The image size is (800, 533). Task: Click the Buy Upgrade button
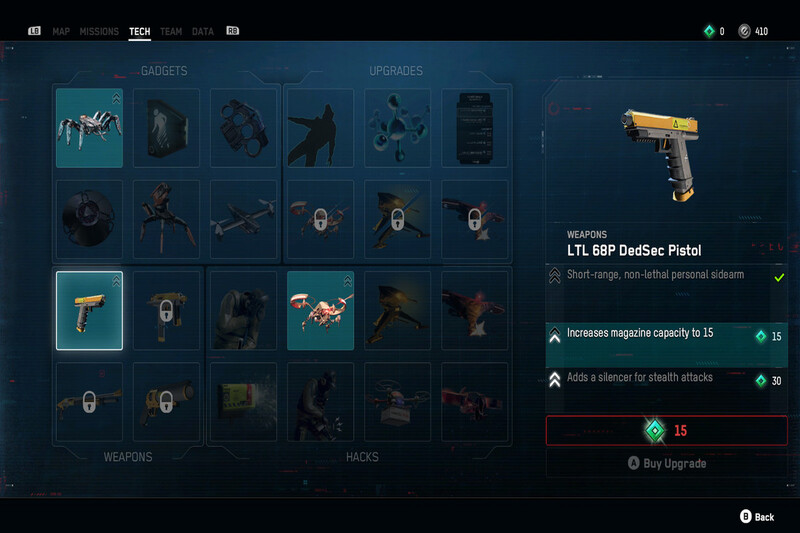(666, 464)
